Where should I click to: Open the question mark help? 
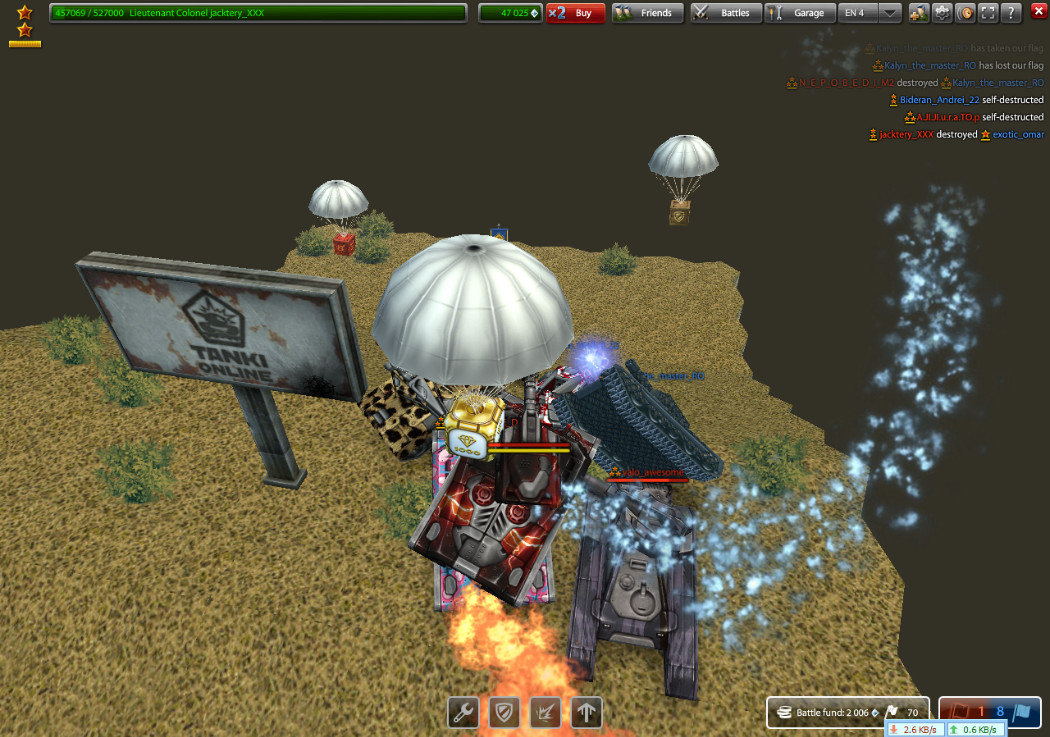pyautogui.click(x=1011, y=13)
